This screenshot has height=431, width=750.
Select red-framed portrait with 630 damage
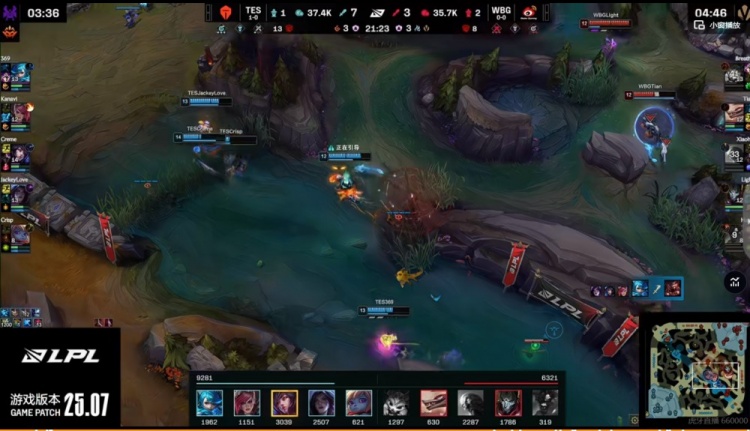click(x=434, y=403)
